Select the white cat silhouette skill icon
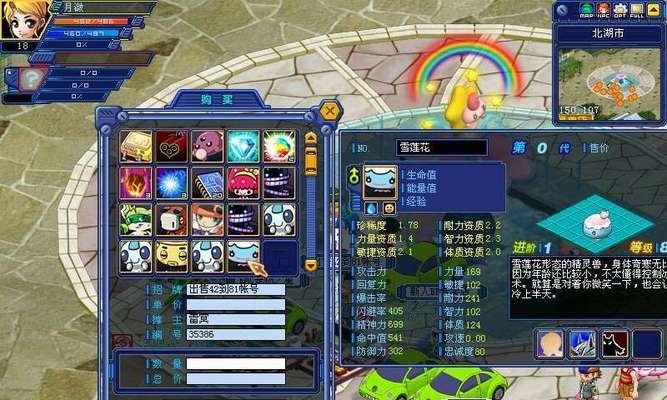Viewport: 667px width, 400px height. tap(615, 344)
